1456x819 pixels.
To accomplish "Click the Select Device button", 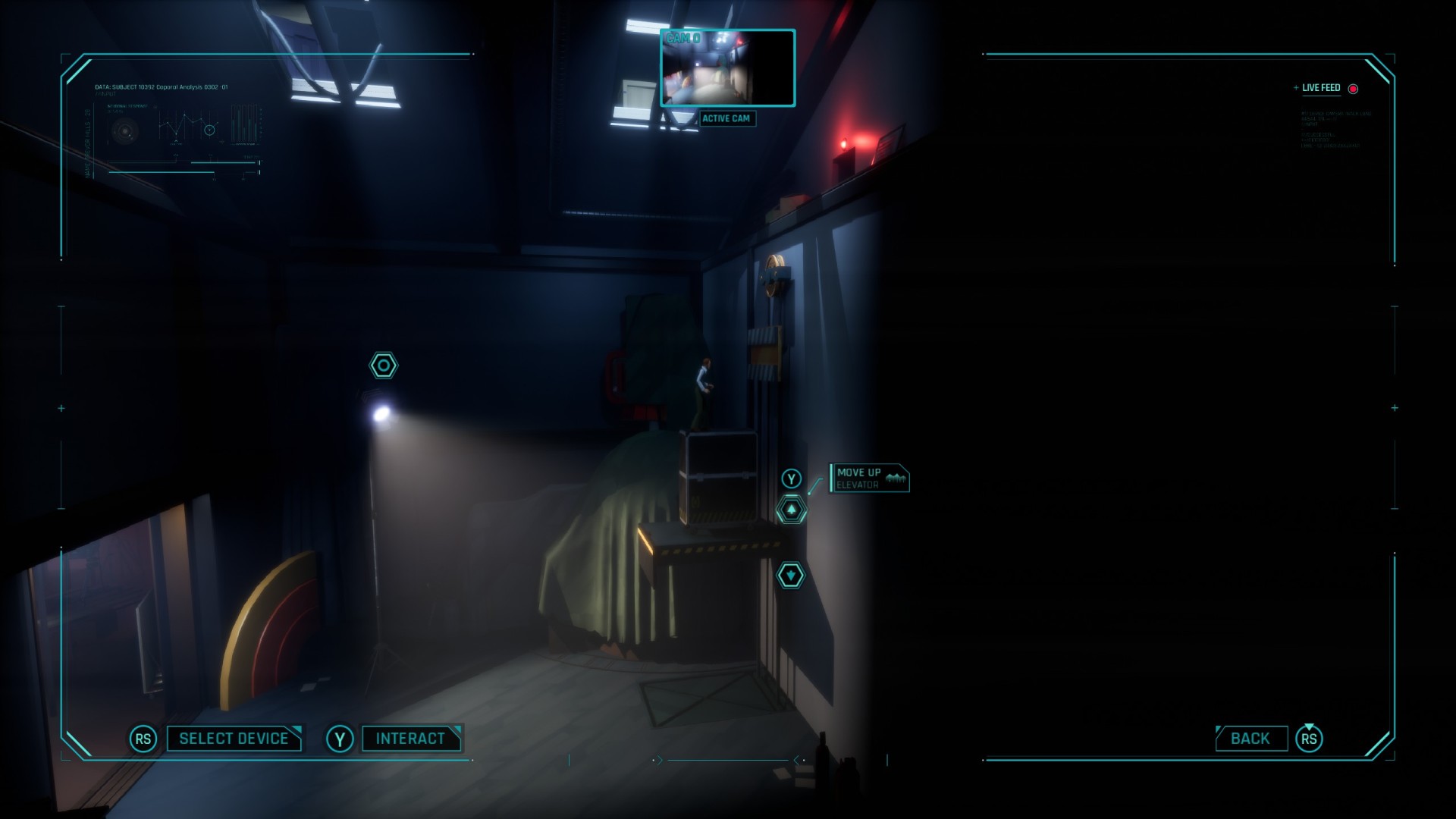I will (x=234, y=739).
